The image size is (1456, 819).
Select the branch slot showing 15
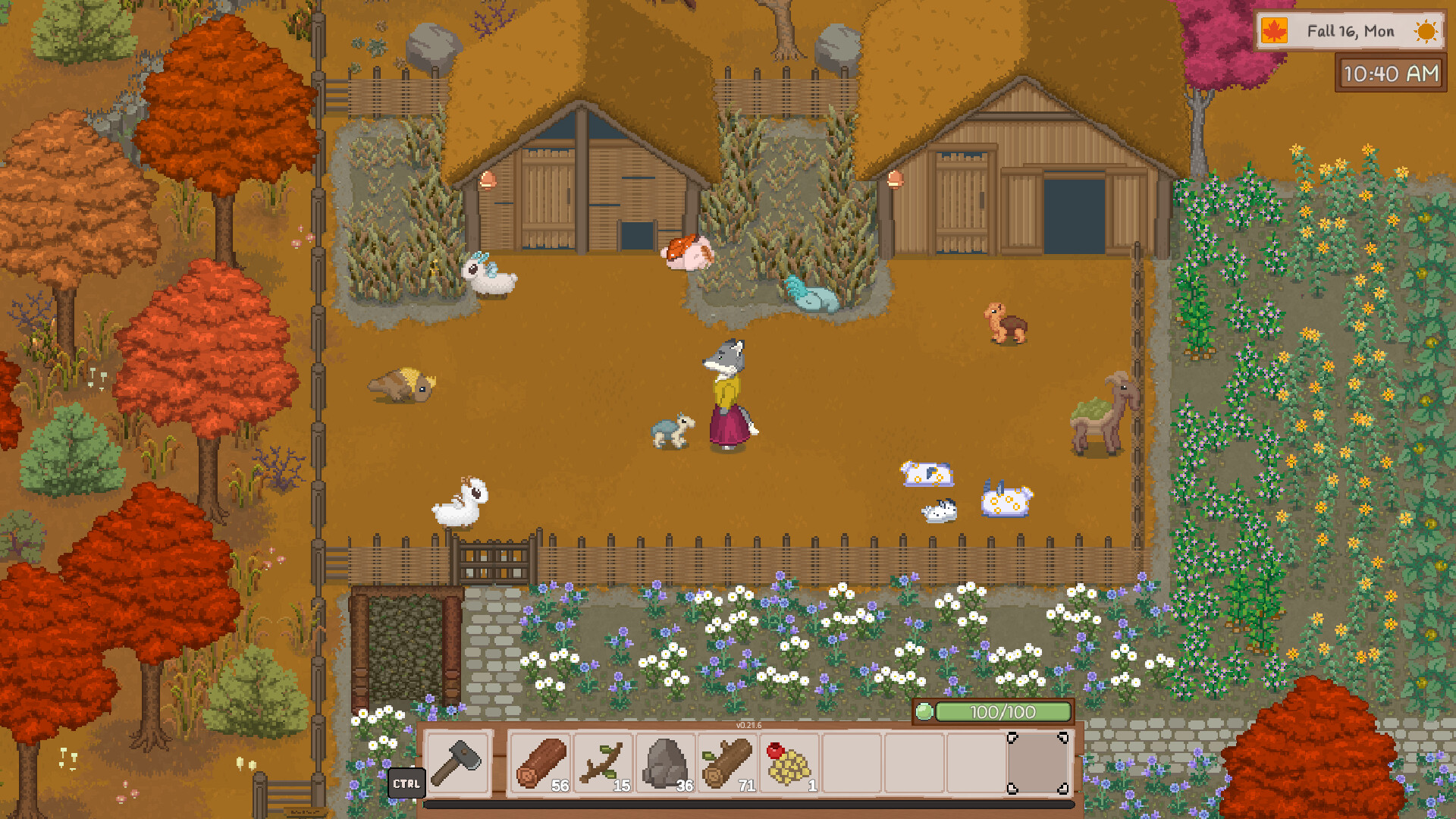point(603,764)
